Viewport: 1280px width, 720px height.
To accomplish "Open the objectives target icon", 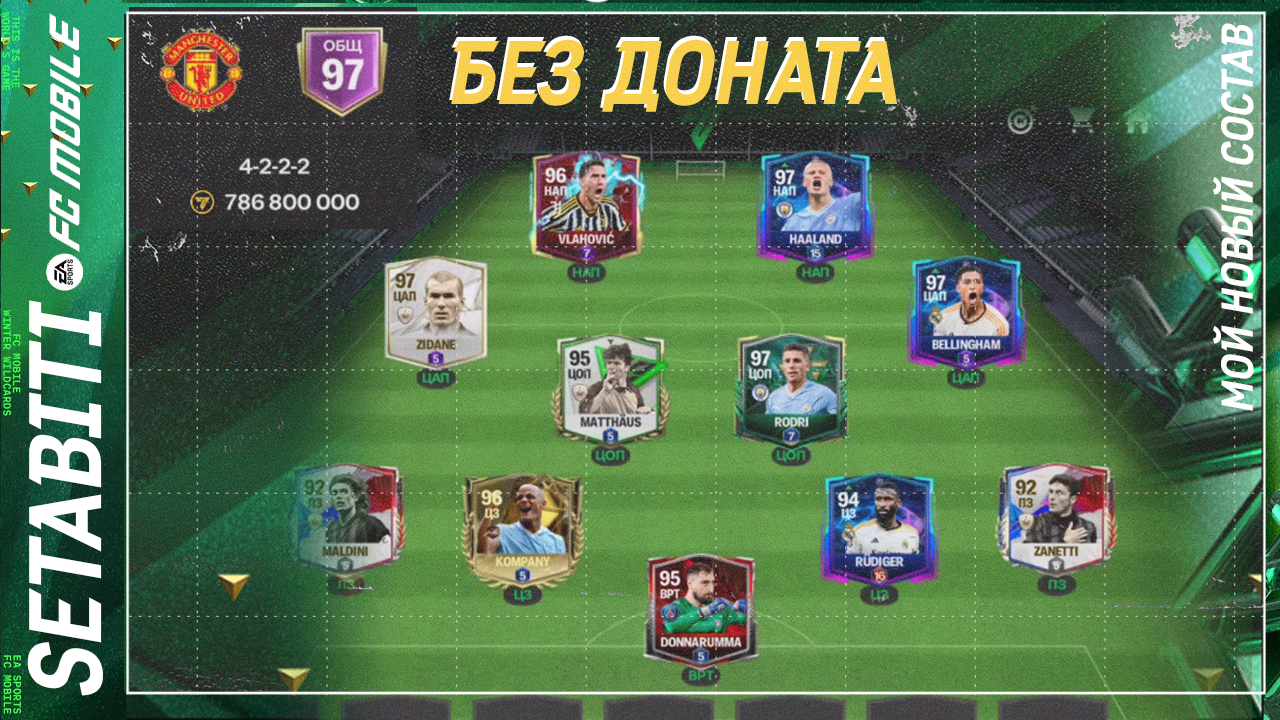I will 1020,120.
